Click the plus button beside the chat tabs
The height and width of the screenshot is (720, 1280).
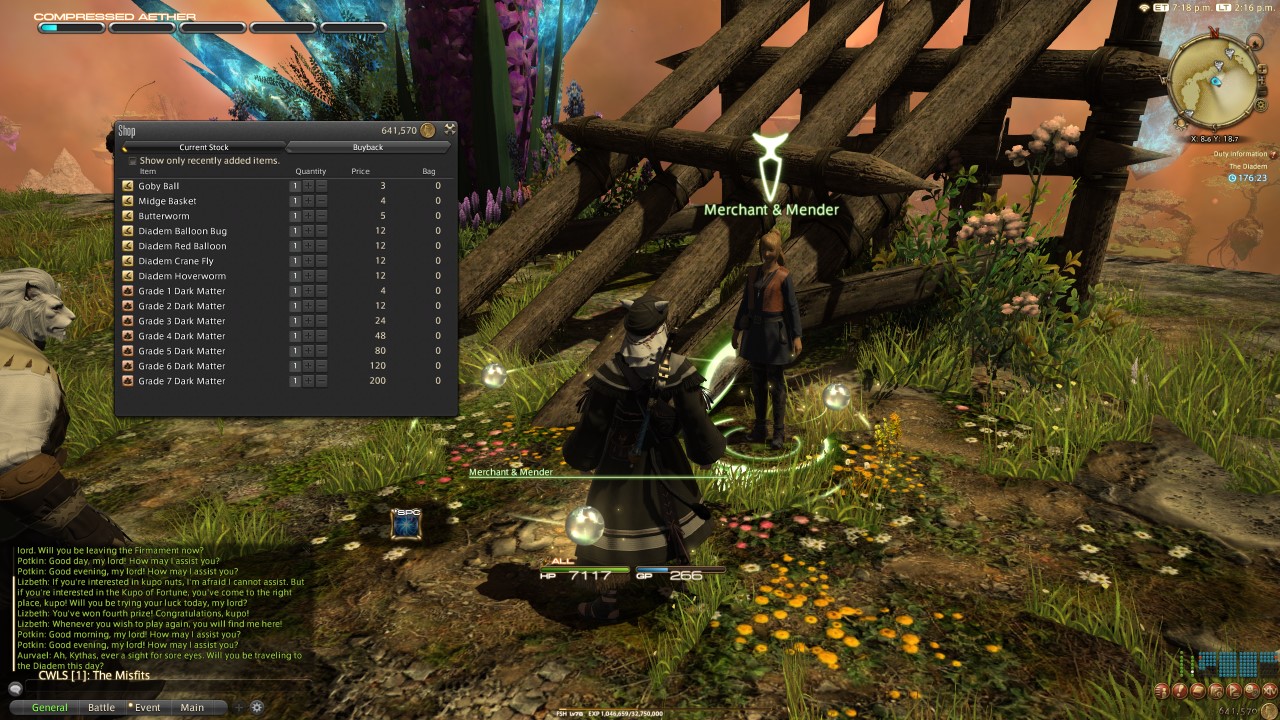coord(237,707)
